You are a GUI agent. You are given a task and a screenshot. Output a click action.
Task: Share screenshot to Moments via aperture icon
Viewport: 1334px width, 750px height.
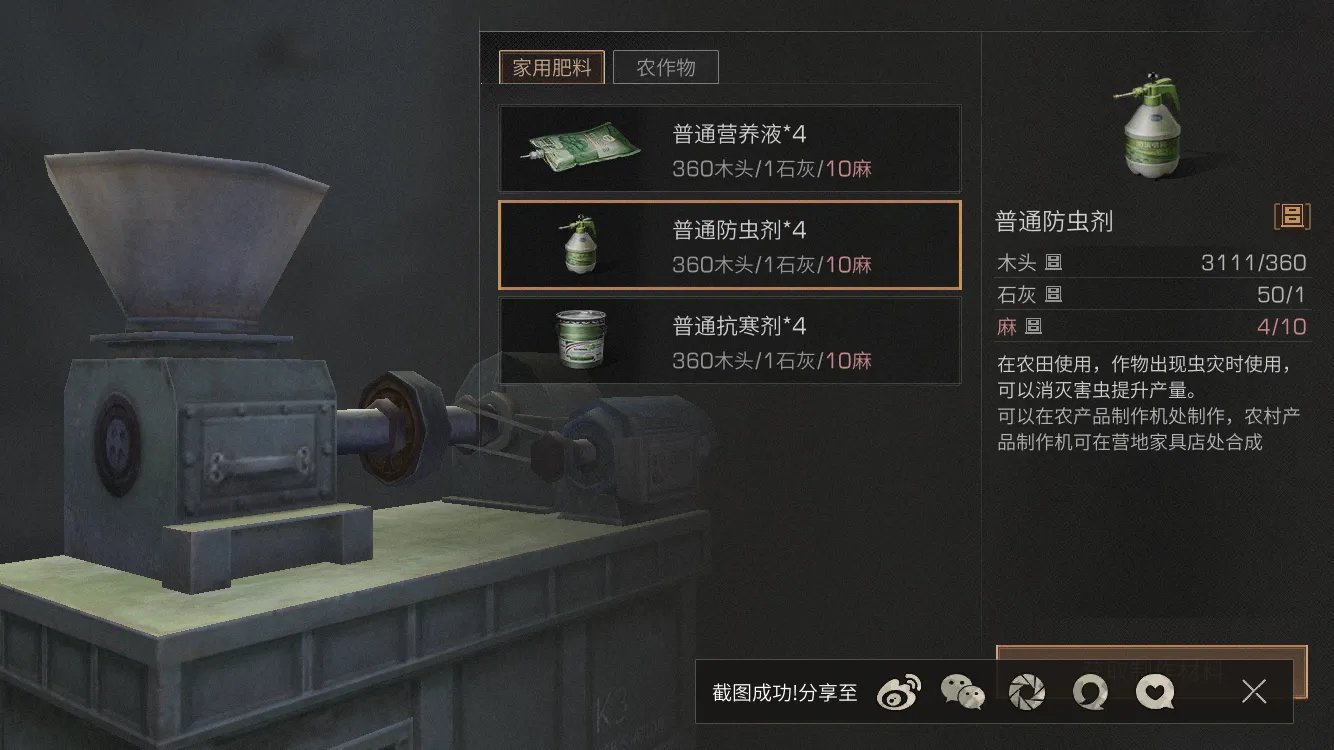point(1025,691)
